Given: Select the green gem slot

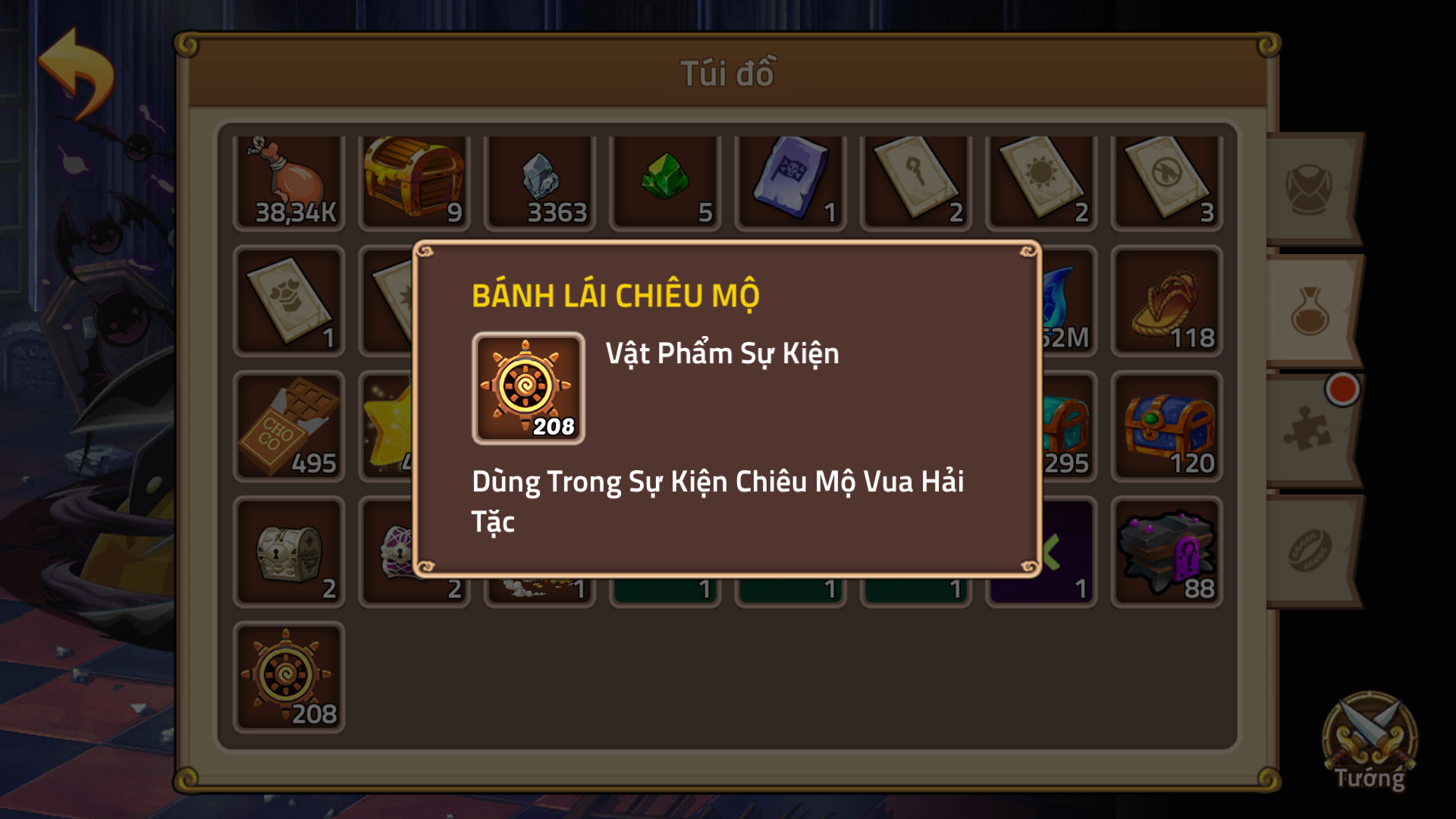Looking at the screenshot, I should click(x=665, y=182).
